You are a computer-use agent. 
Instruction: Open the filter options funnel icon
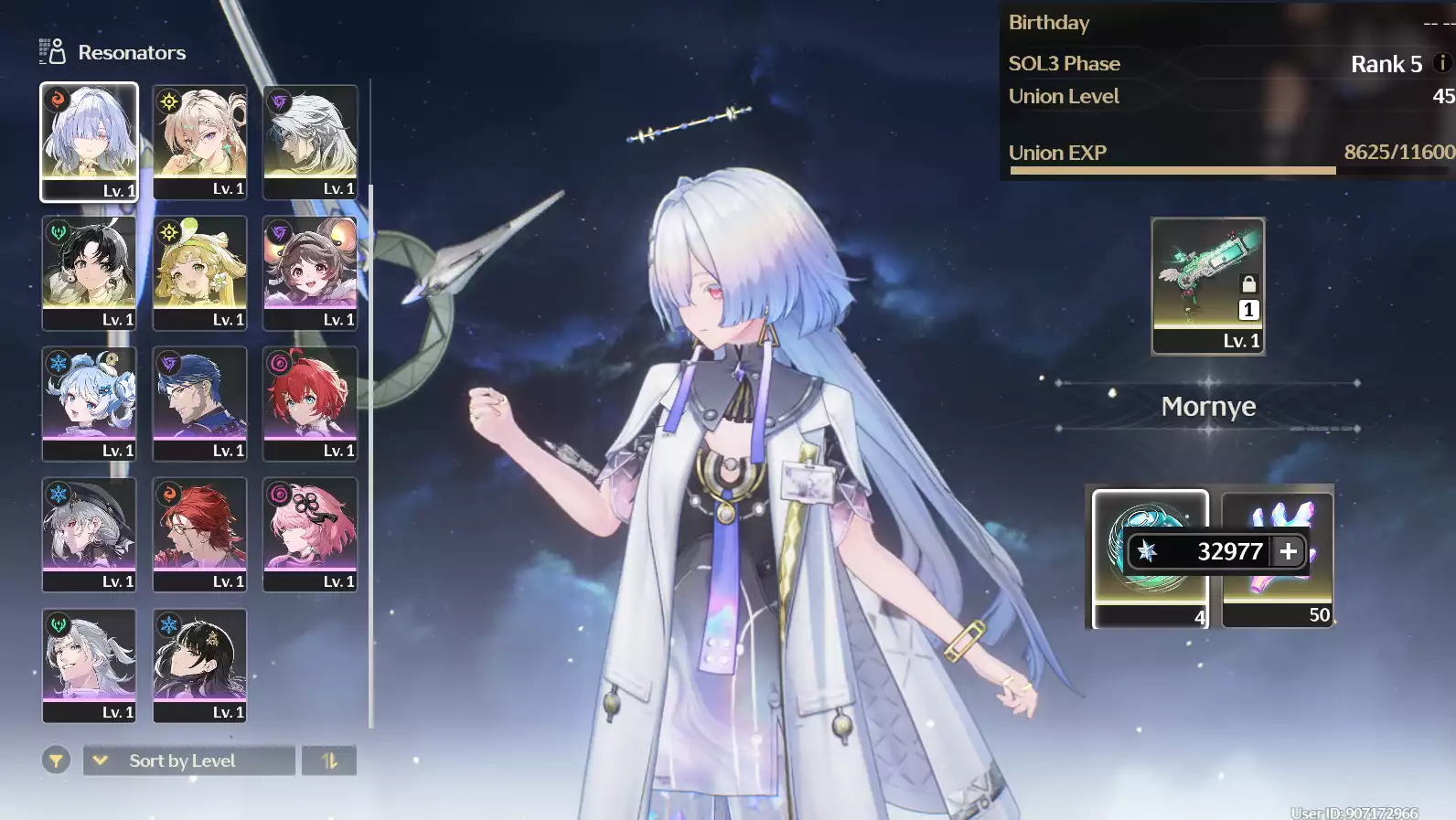coord(56,760)
